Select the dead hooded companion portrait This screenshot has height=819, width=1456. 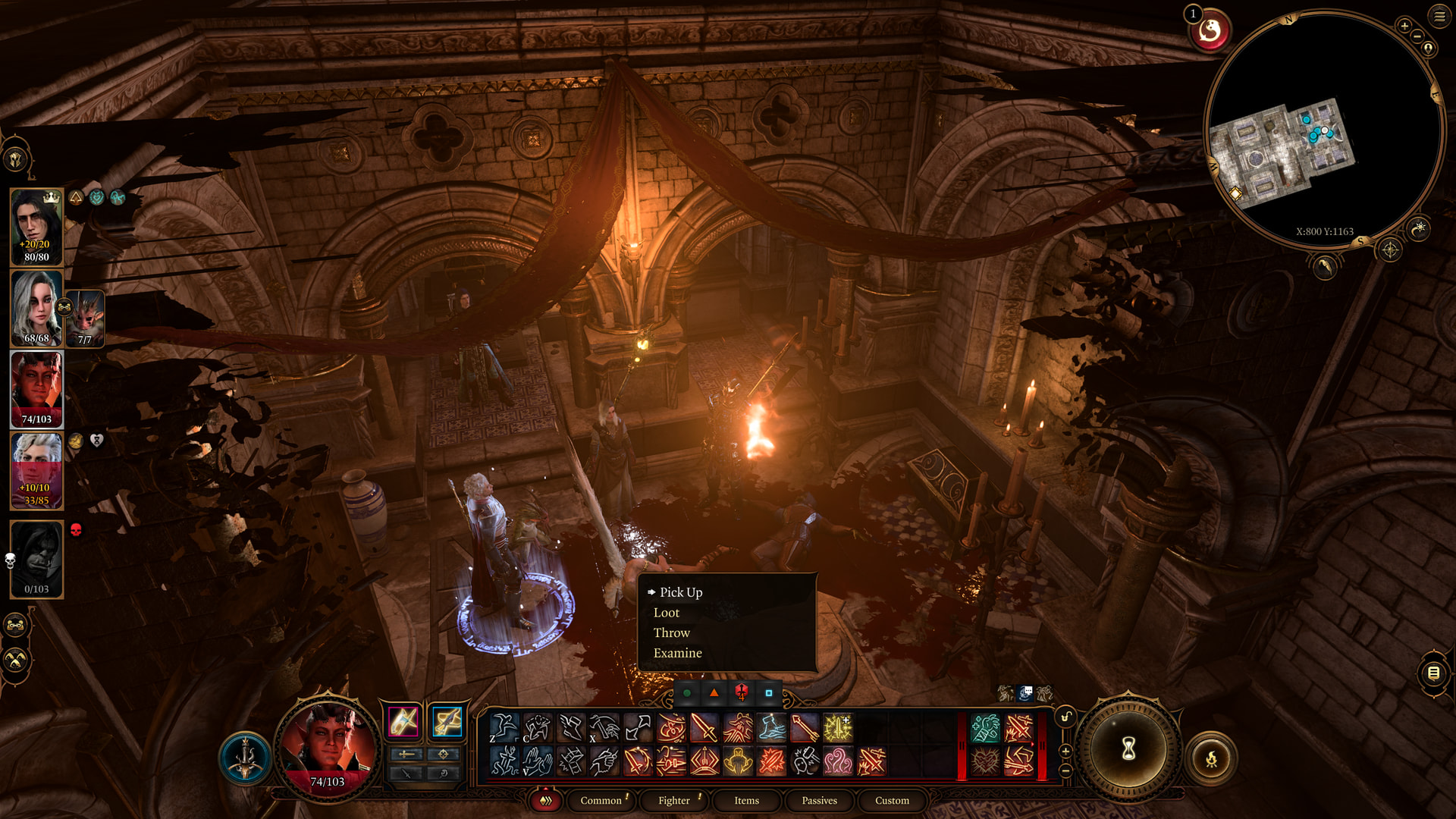[36, 559]
